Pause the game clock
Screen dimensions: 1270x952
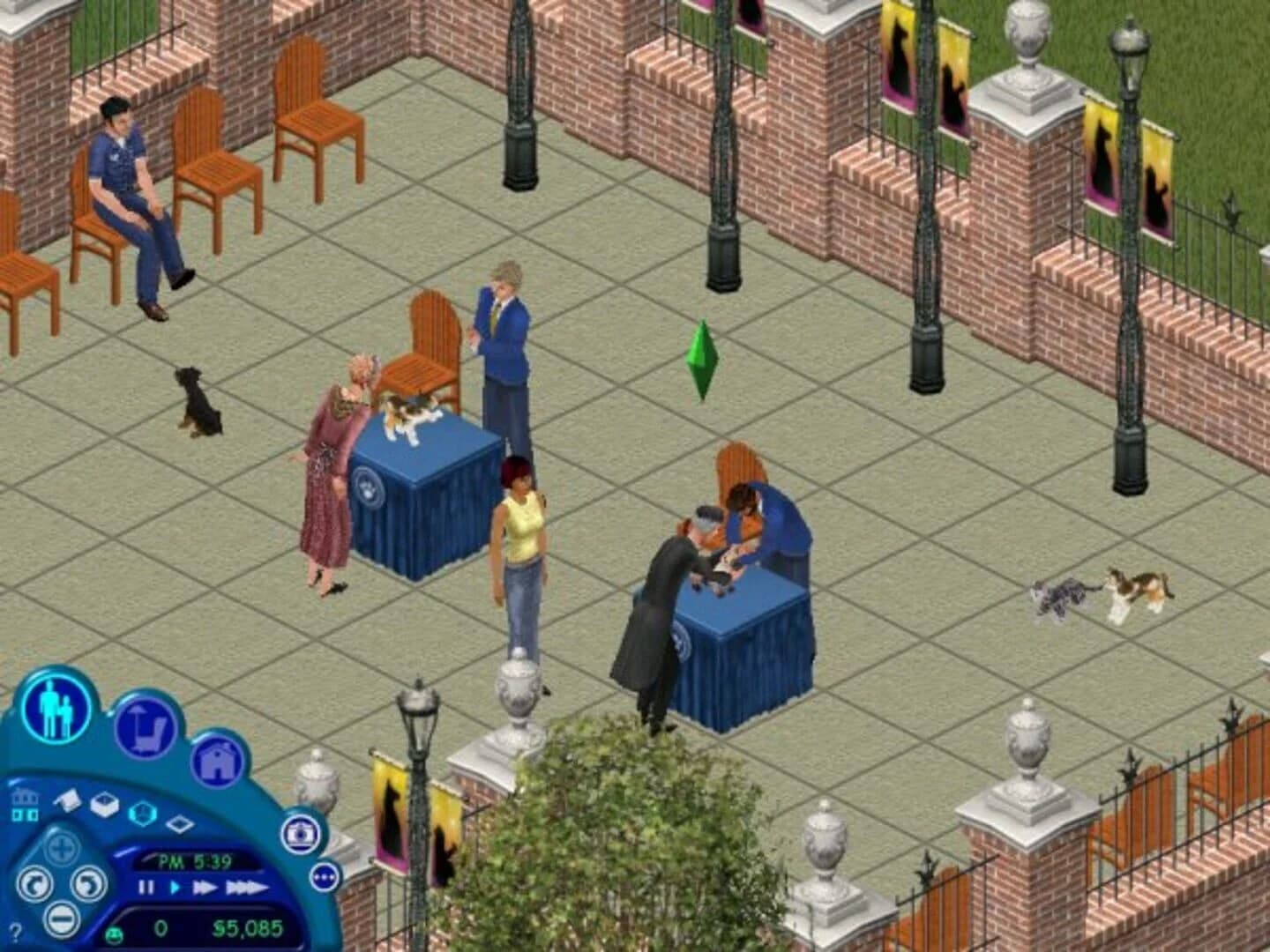point(146,887)
